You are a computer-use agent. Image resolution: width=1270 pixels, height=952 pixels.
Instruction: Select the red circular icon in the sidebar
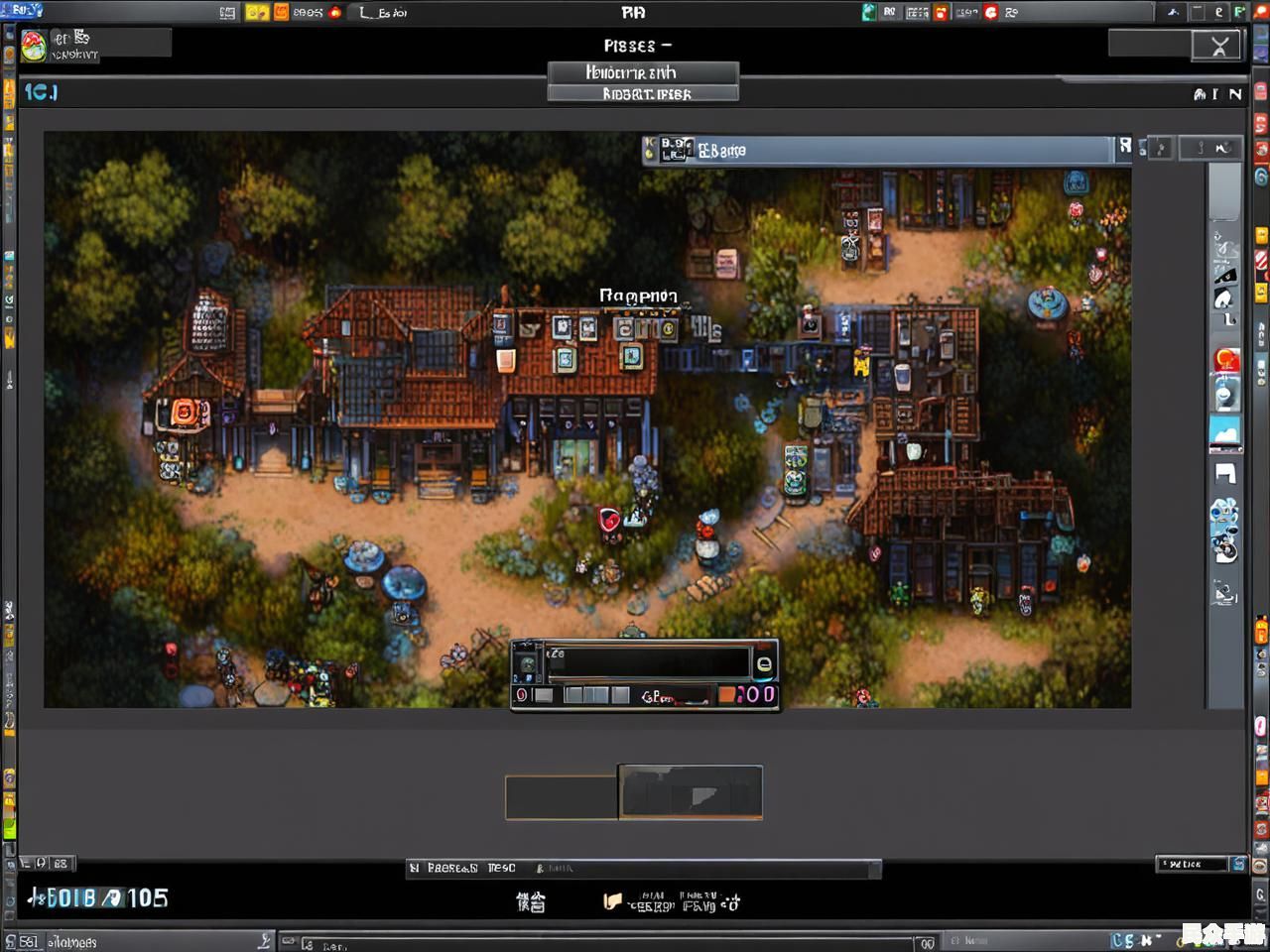click(1226, 361)
